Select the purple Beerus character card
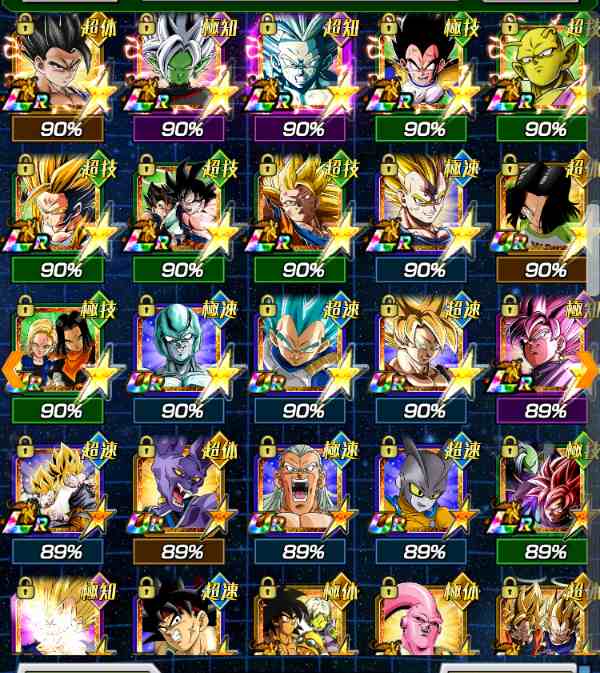The height and width of the screenshot is (673, 600). 181,488
